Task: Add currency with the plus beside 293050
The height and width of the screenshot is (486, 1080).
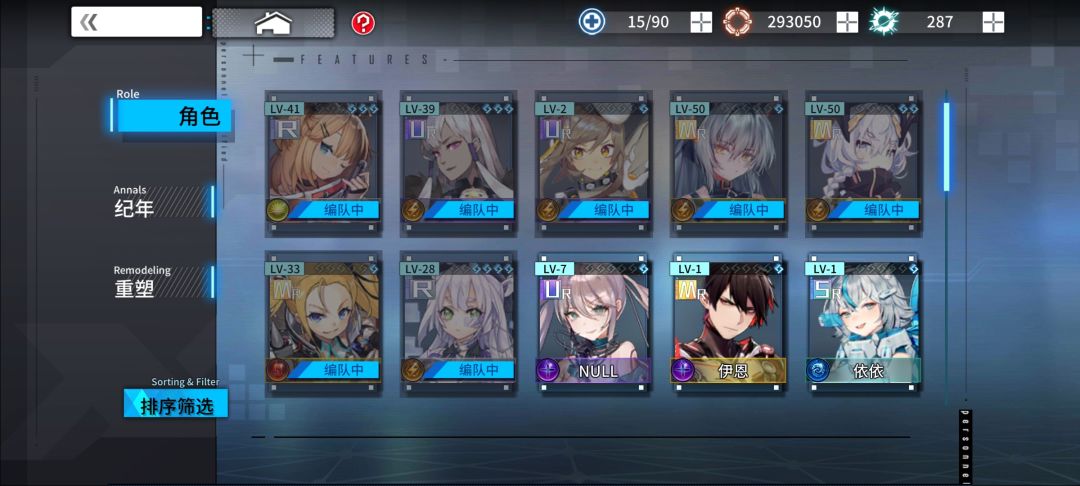Action: pos(847,22)
